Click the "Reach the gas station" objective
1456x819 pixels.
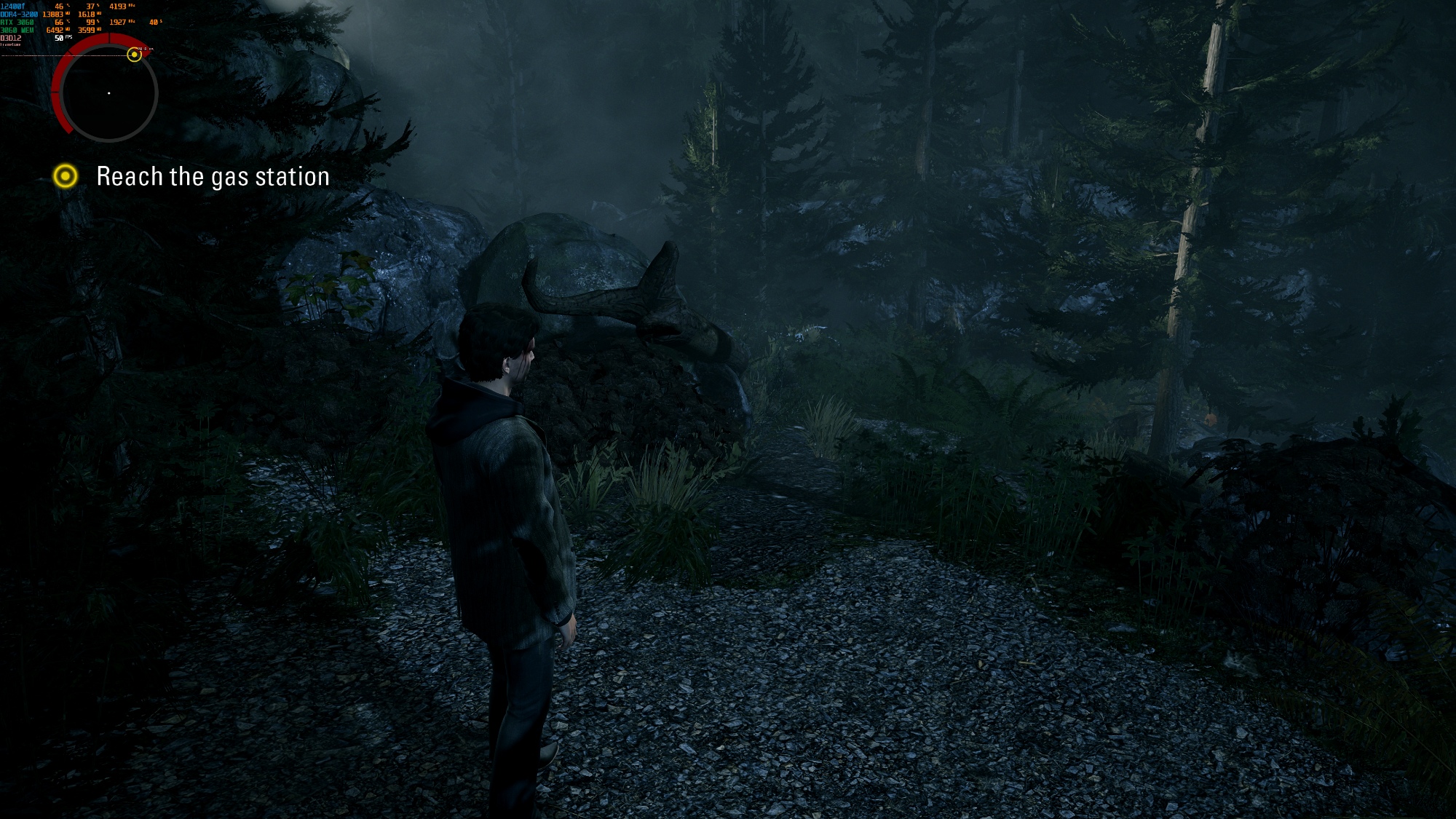(x=213, y=177)
